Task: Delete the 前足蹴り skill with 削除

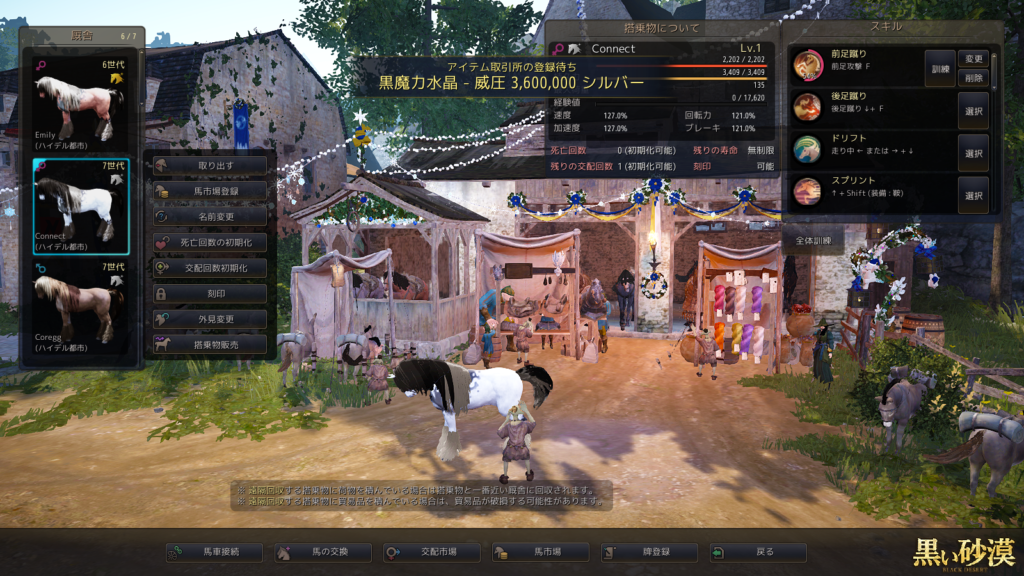Action: (973, 77)
